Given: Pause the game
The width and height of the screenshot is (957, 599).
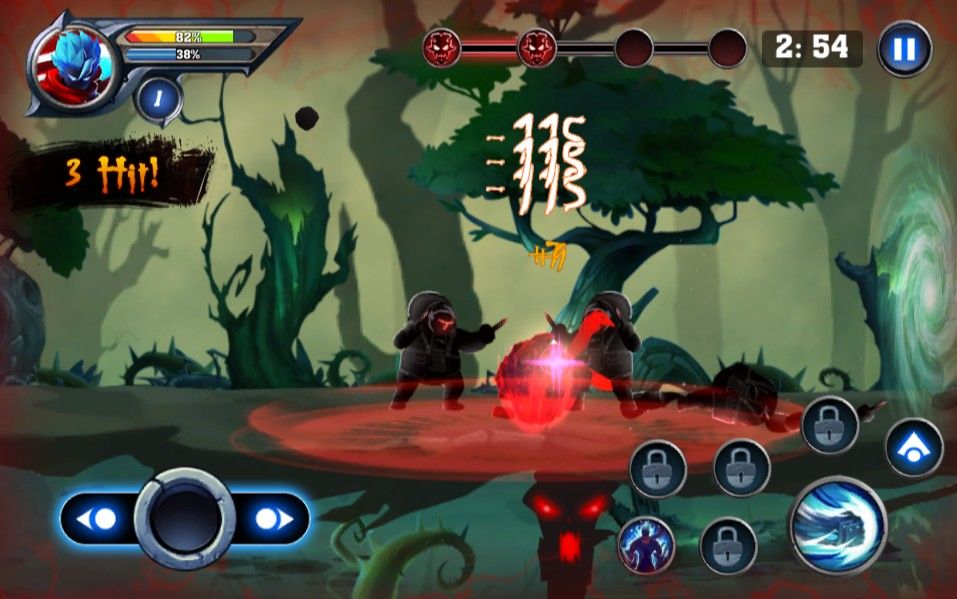Looking at the screenshot, I should pos(904,48).
